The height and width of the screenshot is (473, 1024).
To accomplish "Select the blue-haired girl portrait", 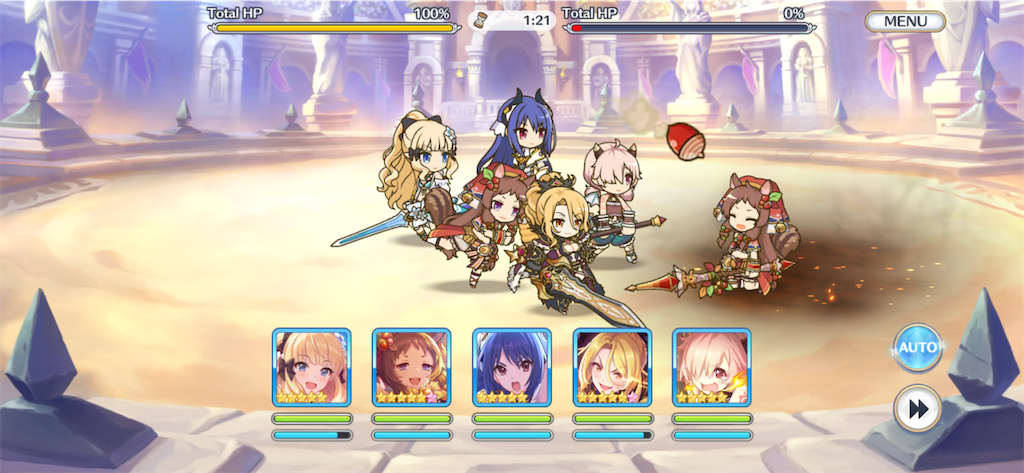I will pyautogui.click(x=511, y=367).
